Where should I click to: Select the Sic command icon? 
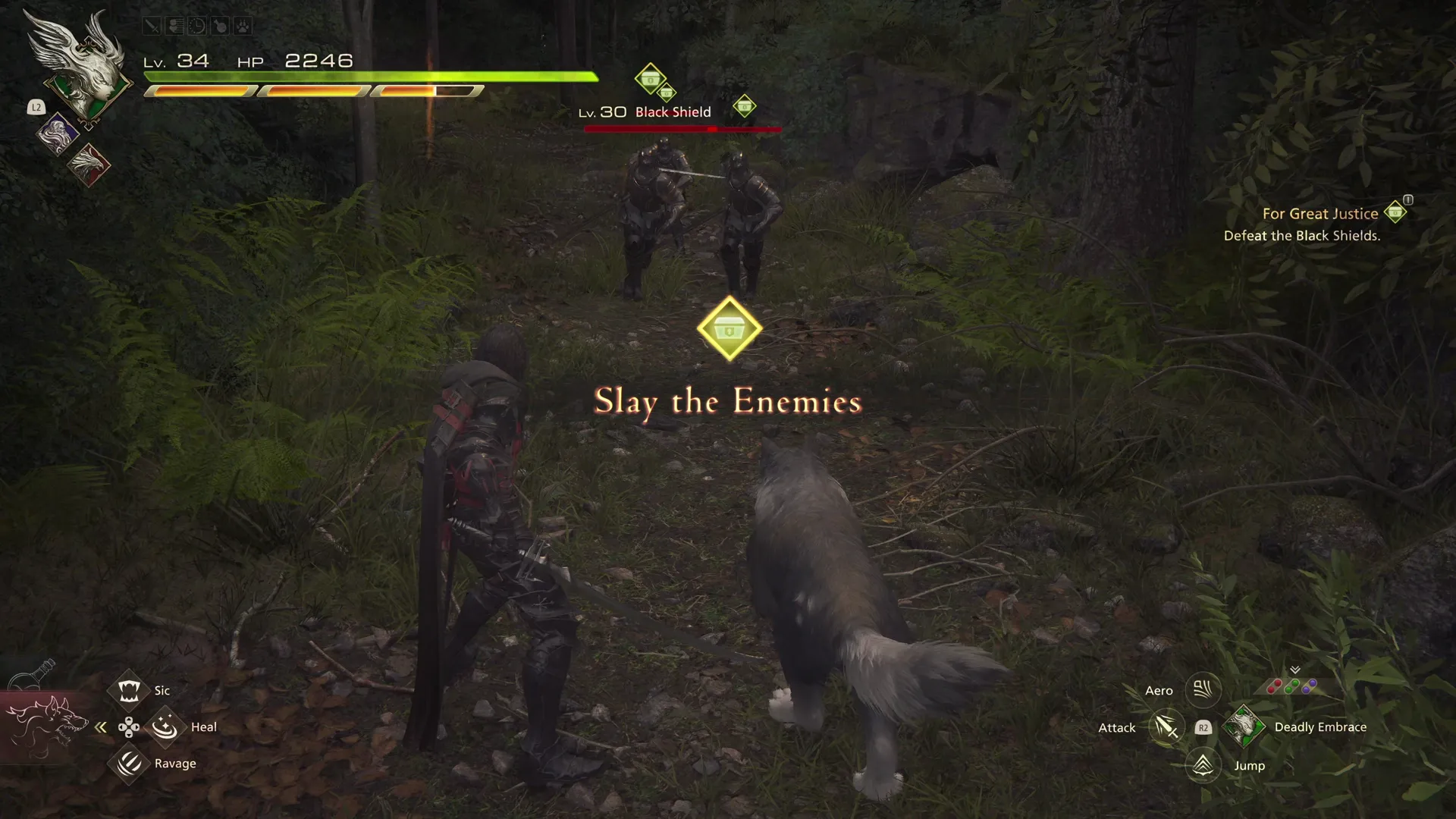pos(129,690)
